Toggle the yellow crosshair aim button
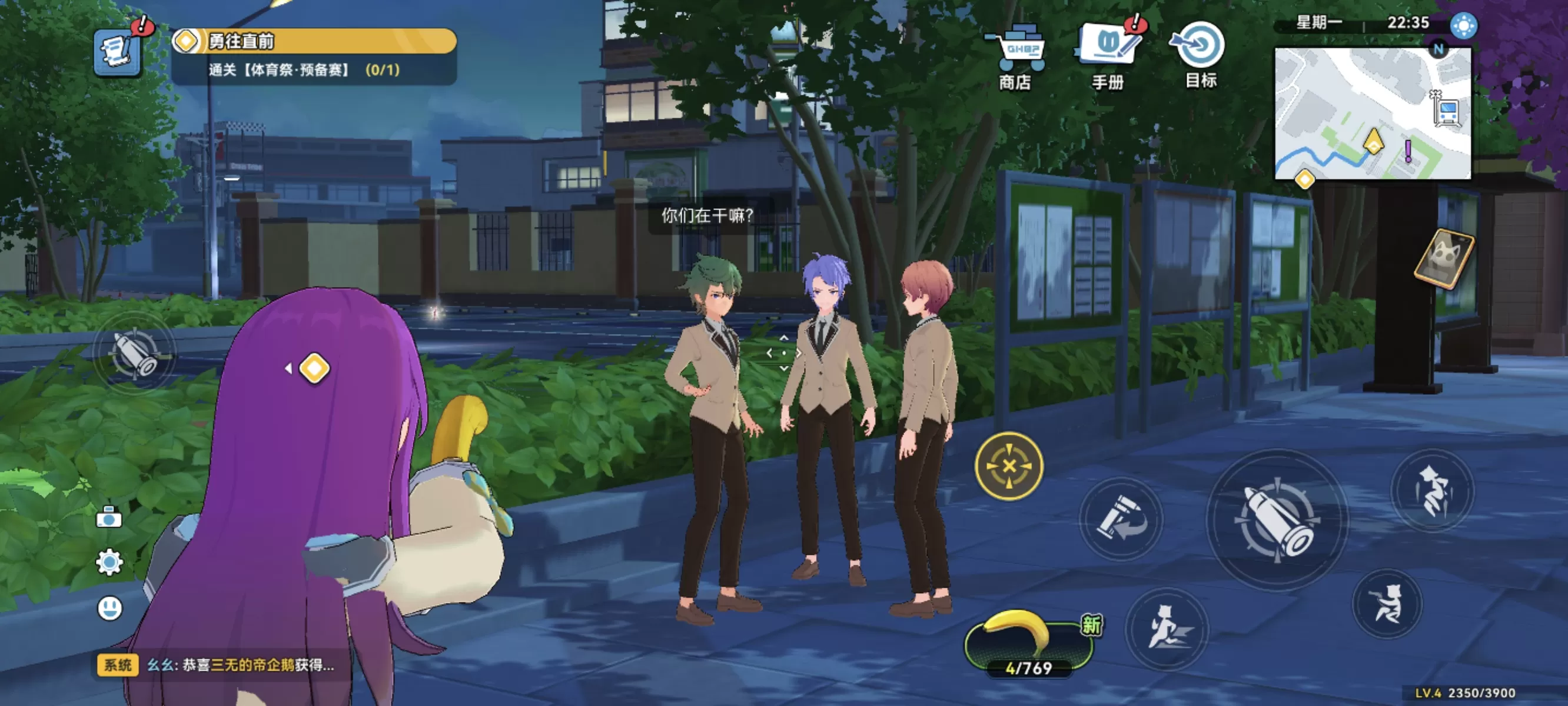This screenshot has width=1568, height=706. tap(1009, 466)
